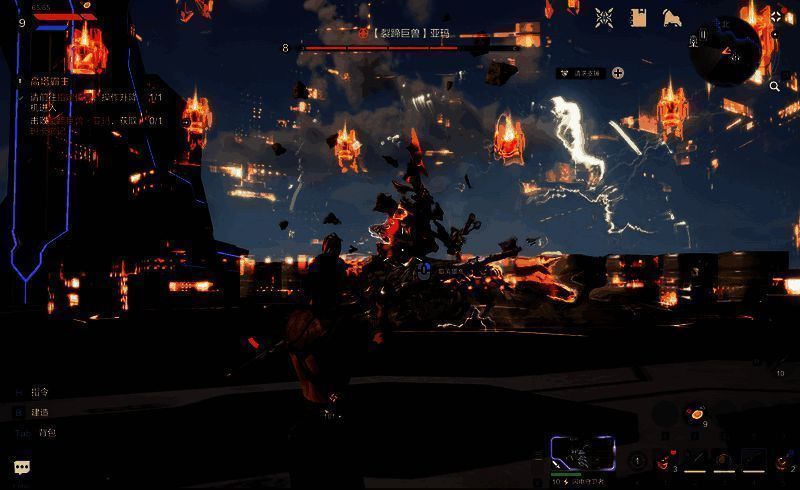Click the magnifying glass search icon
800x490 pixels.
tap(775, 87)
